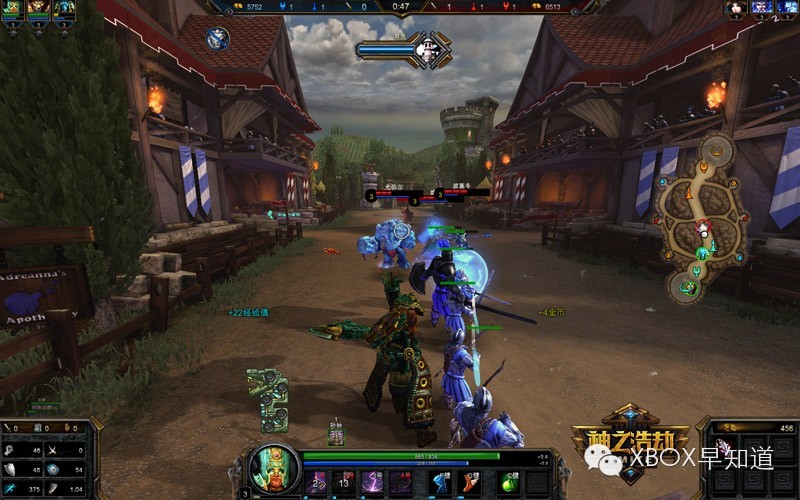Click the crossed swords power stat icon

[52, 451]
